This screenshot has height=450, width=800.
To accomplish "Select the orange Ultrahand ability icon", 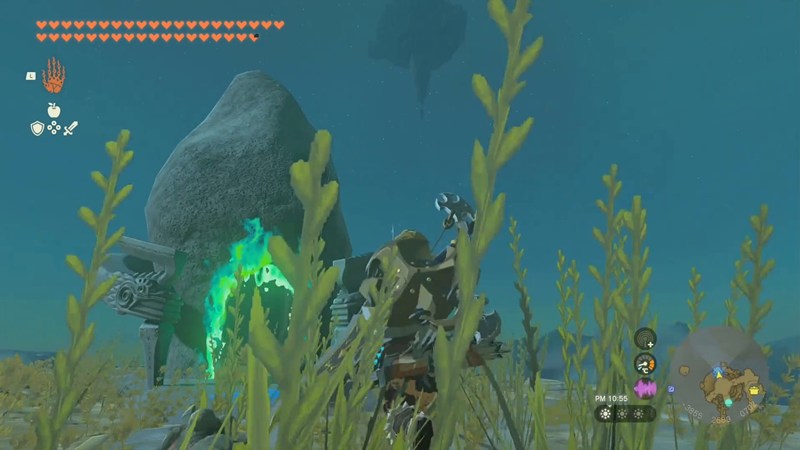I will click(53, 75).
